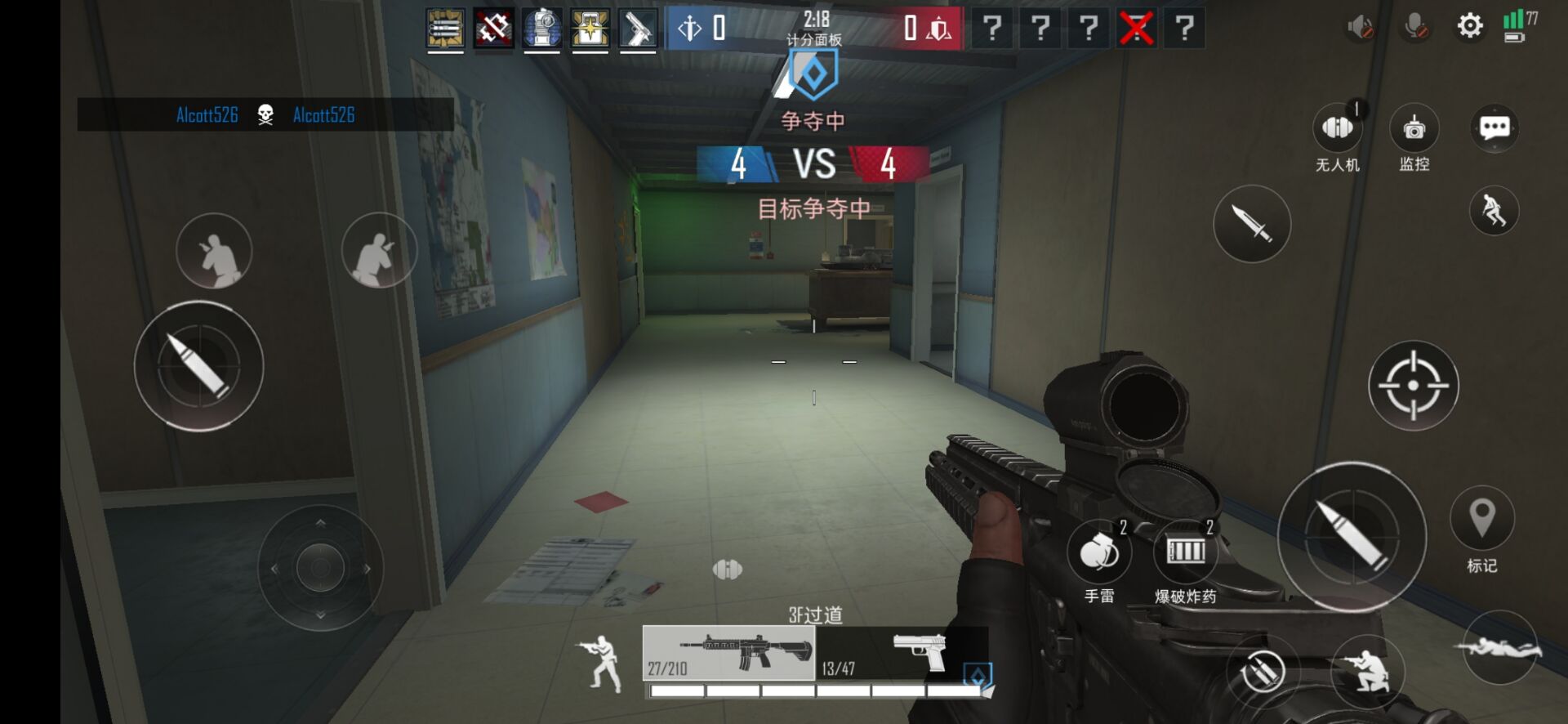
Task: Open the surveillance camera (监控)
Action: [x=1414, y=128]
